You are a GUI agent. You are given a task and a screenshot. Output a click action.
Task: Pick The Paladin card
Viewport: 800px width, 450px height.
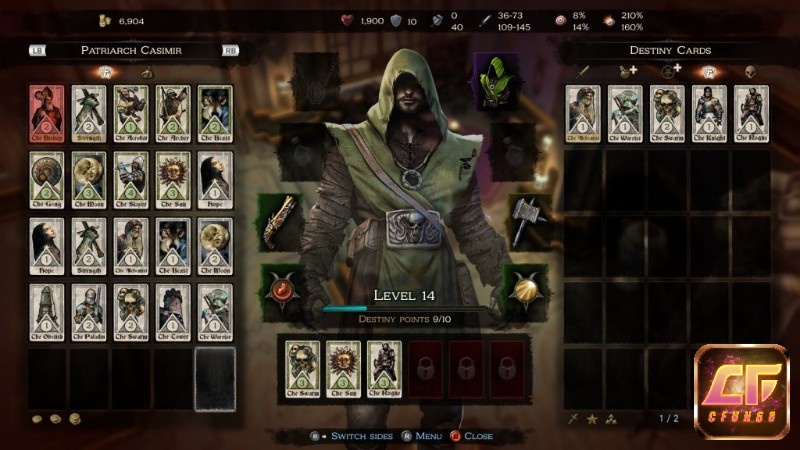89,310
